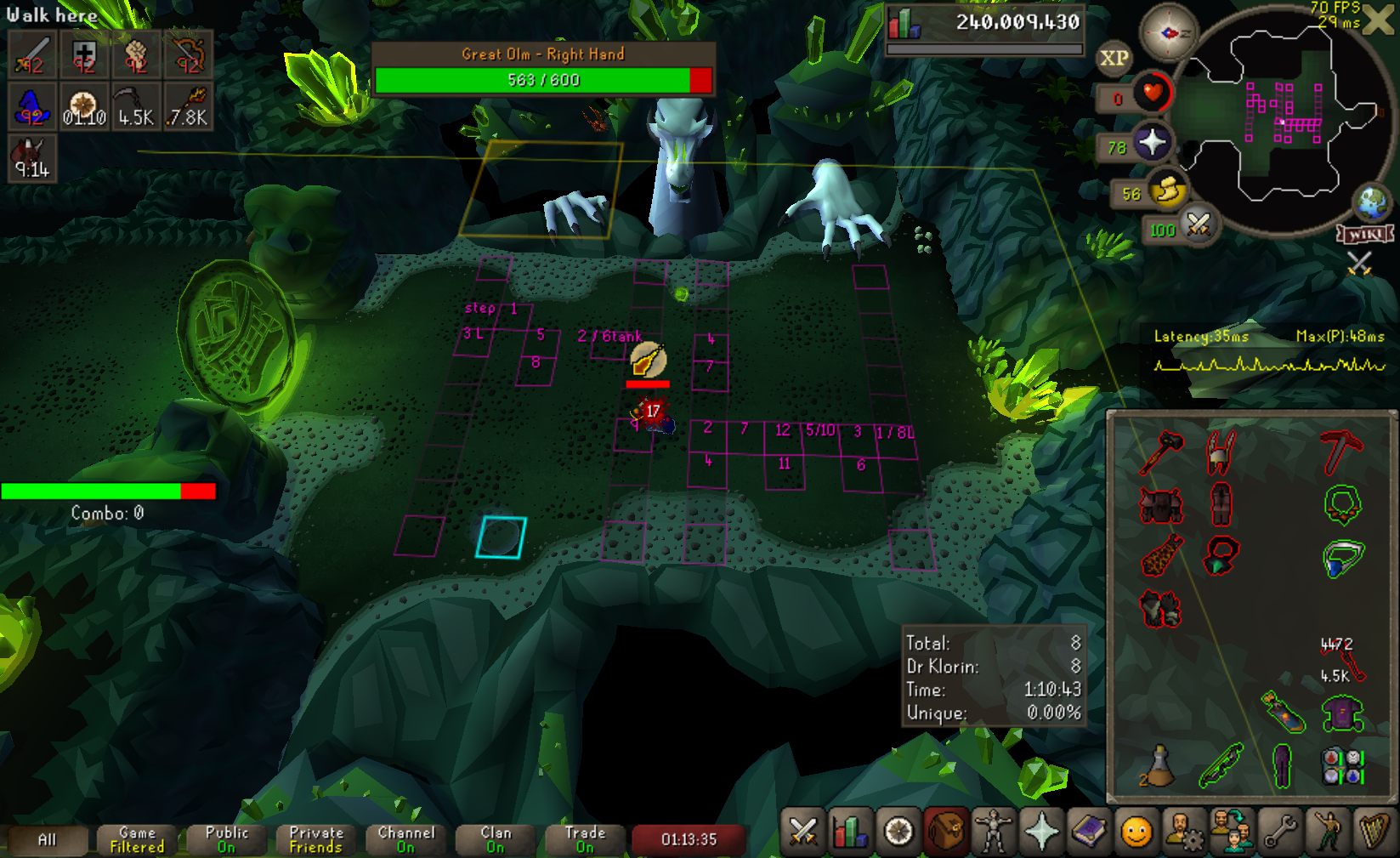Open the Clan chat tab
This screenshot has width=1400, height=858.
coord(496,840)
